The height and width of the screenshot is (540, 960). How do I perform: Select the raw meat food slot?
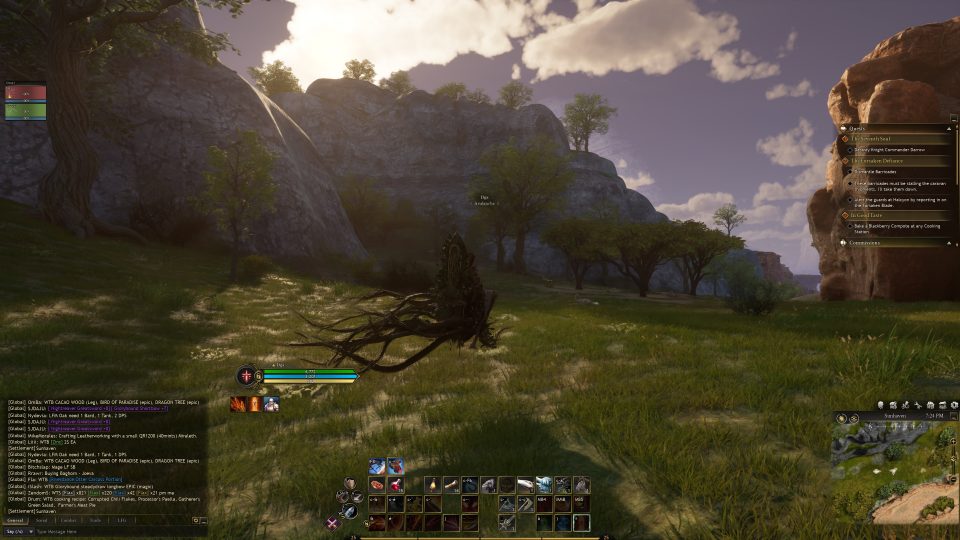(x=377, y=485)
